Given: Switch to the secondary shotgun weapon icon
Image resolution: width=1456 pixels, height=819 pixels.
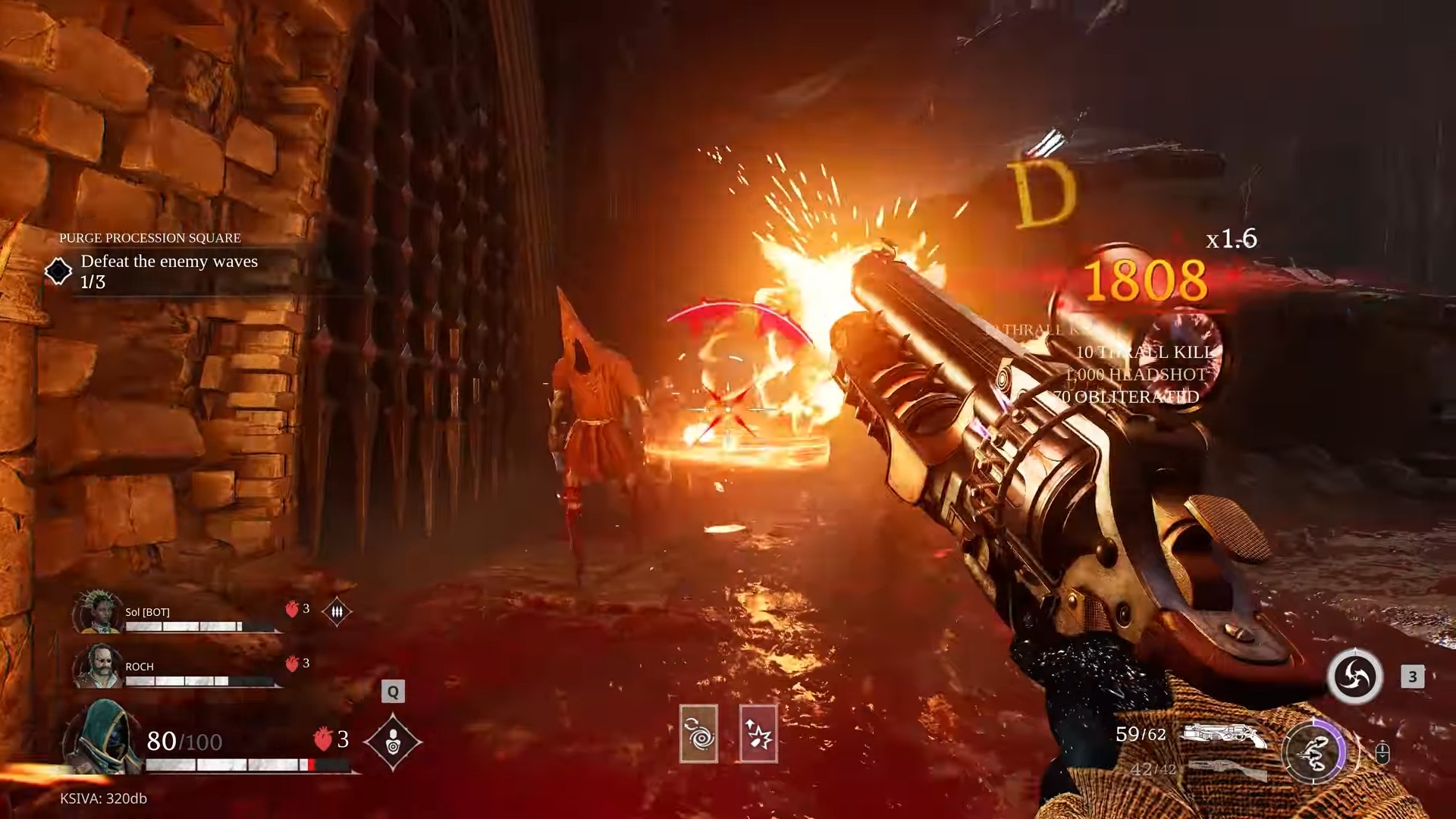Looking at the screenshot, I should (x=1225, y=769).
